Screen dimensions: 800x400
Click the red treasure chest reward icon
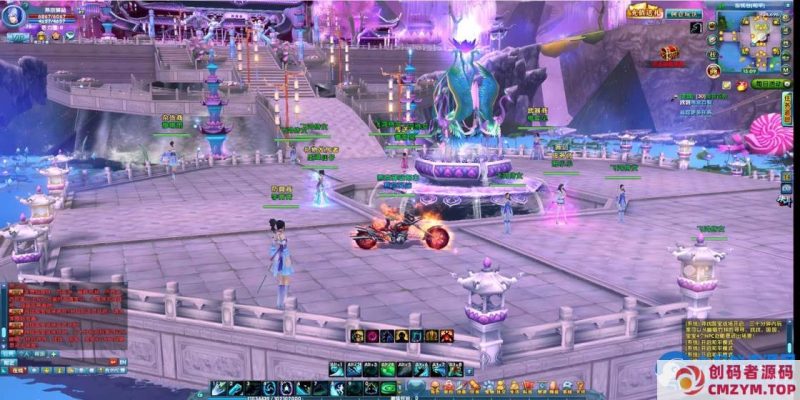pos(670,51)
